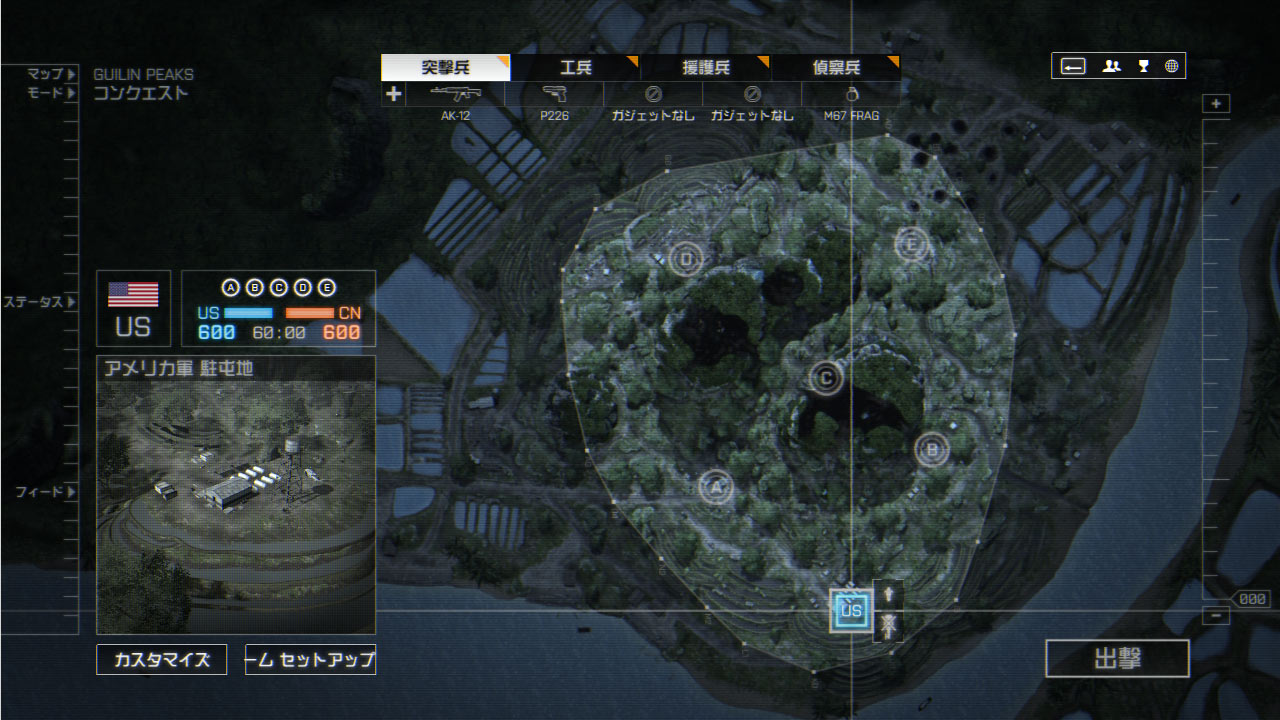Select the 突撃兵 assault class tab
This screenshot has width=1280, height=720.
[445, 68]
